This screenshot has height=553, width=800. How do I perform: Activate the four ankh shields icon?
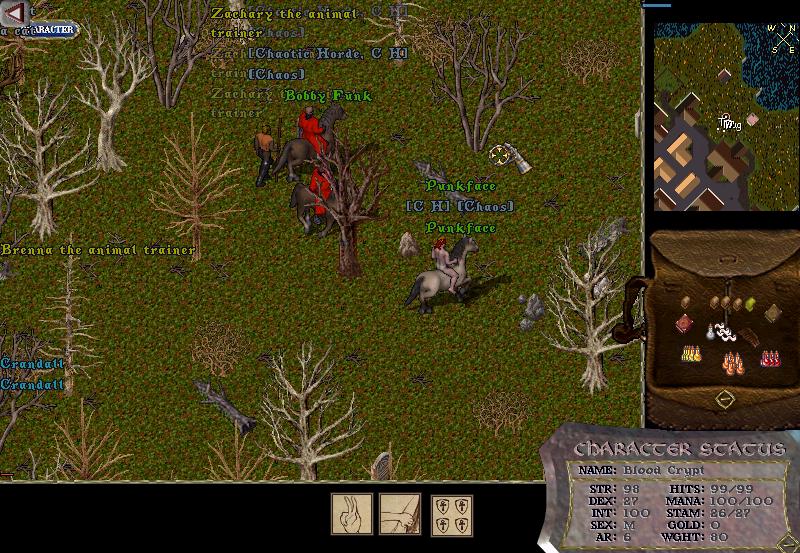coord(452,514)
